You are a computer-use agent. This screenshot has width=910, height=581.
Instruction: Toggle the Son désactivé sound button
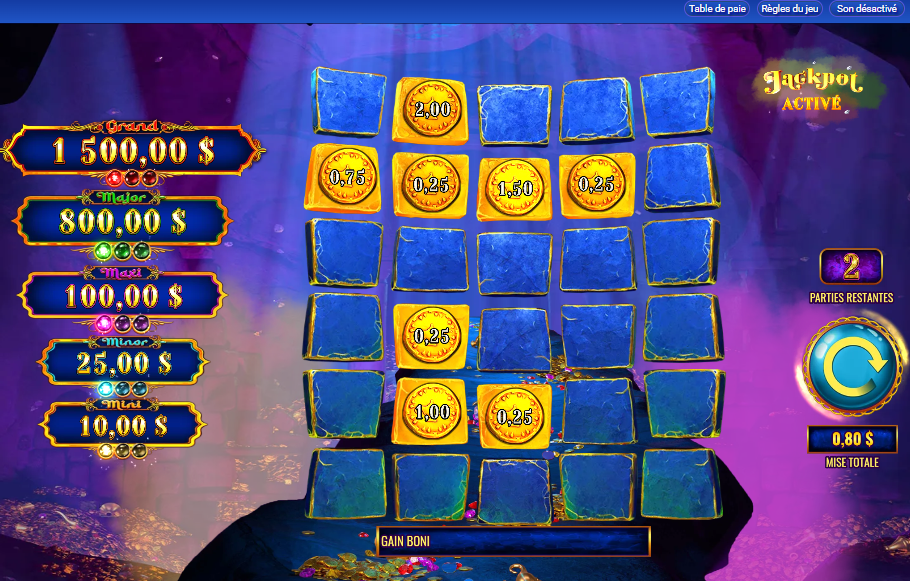868,9
